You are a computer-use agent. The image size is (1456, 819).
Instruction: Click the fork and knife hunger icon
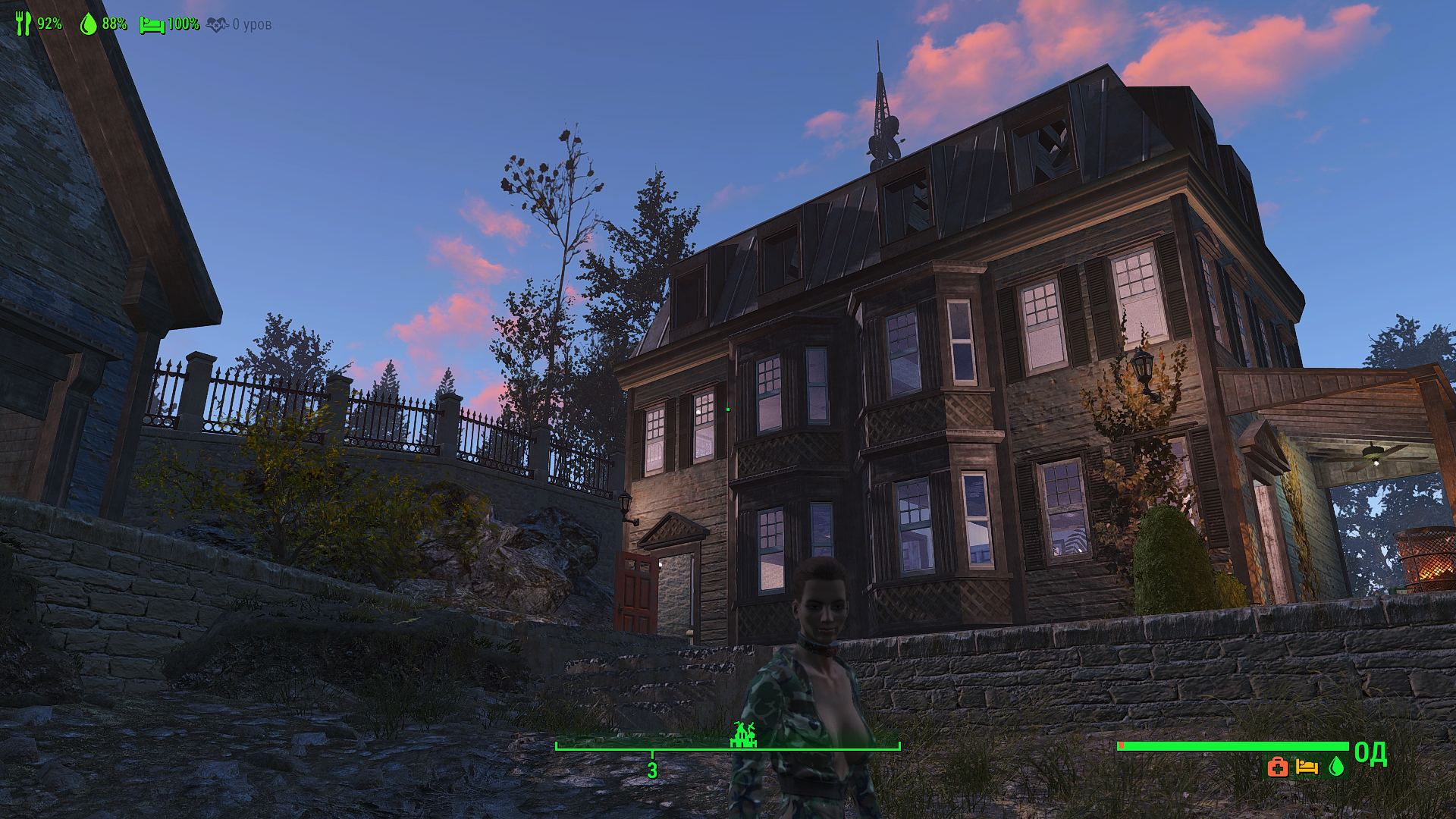(x=23, y=24)
